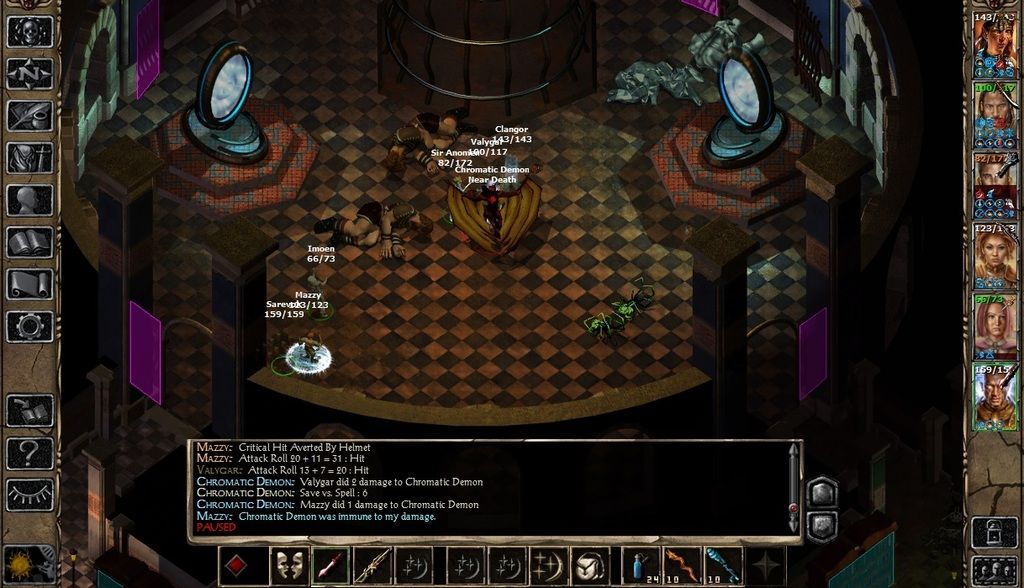Use the blue potion with 24 count
1024x588 pixels.
pos(641,566)
